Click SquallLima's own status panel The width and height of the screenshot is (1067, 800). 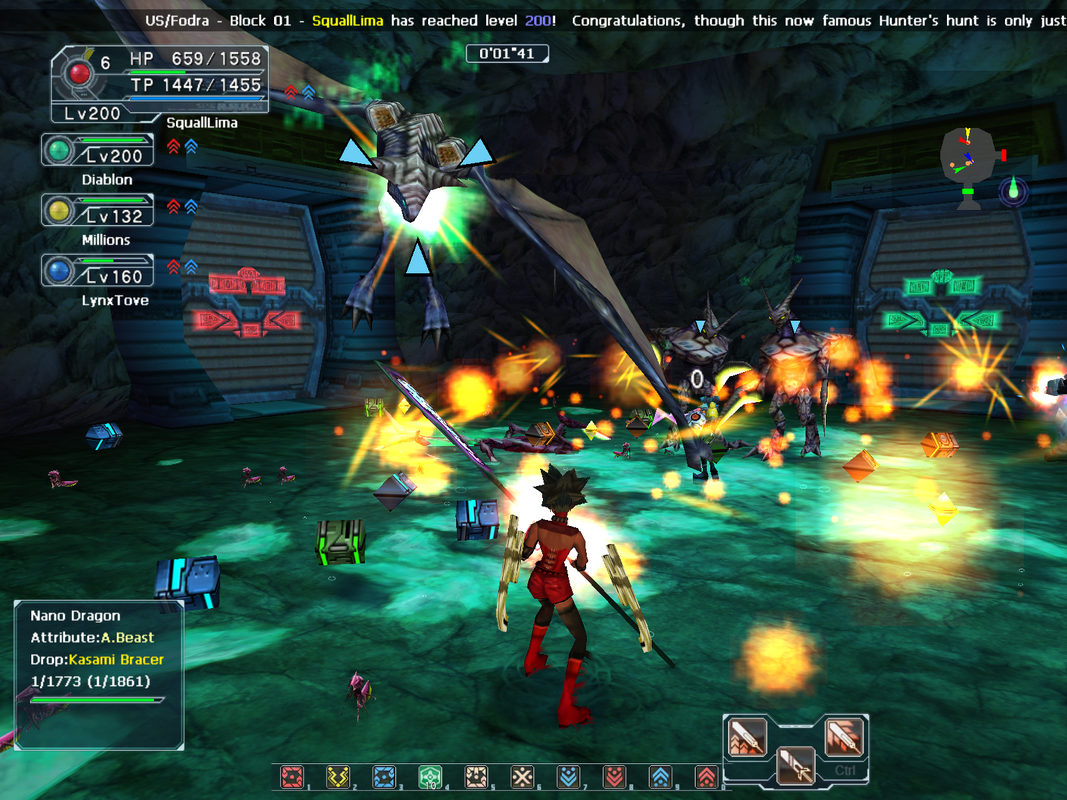[160, 84]
